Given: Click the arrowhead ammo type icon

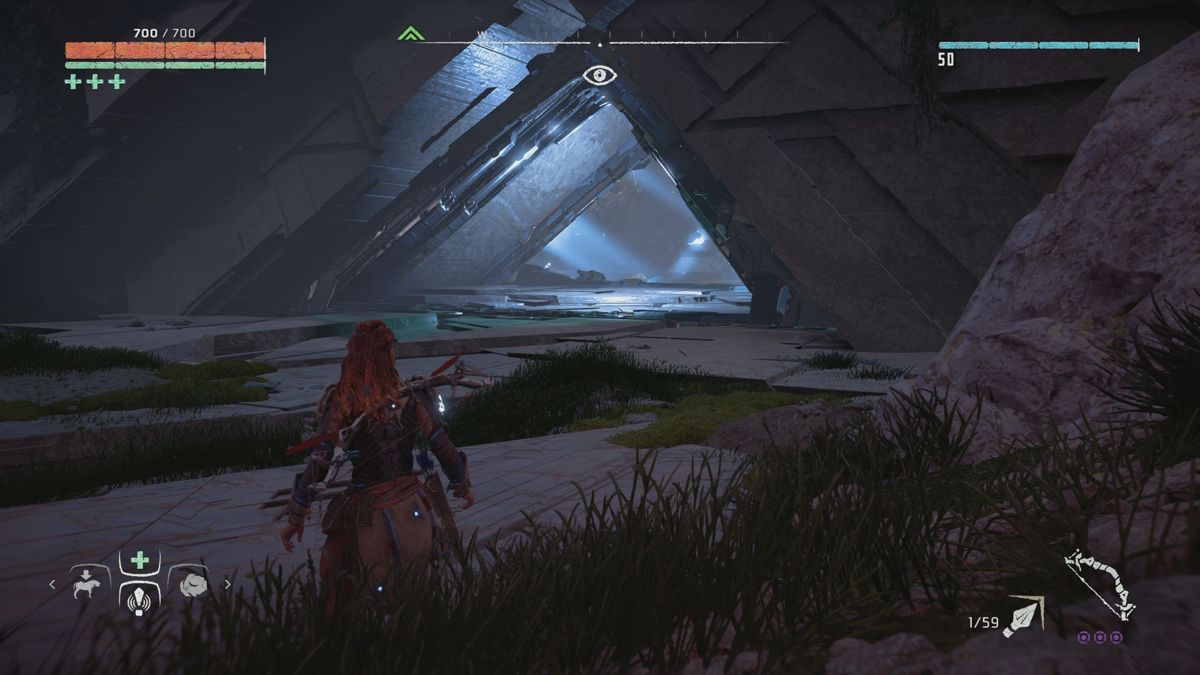Looking at the screenshot, I should [x=1024, y=615].
